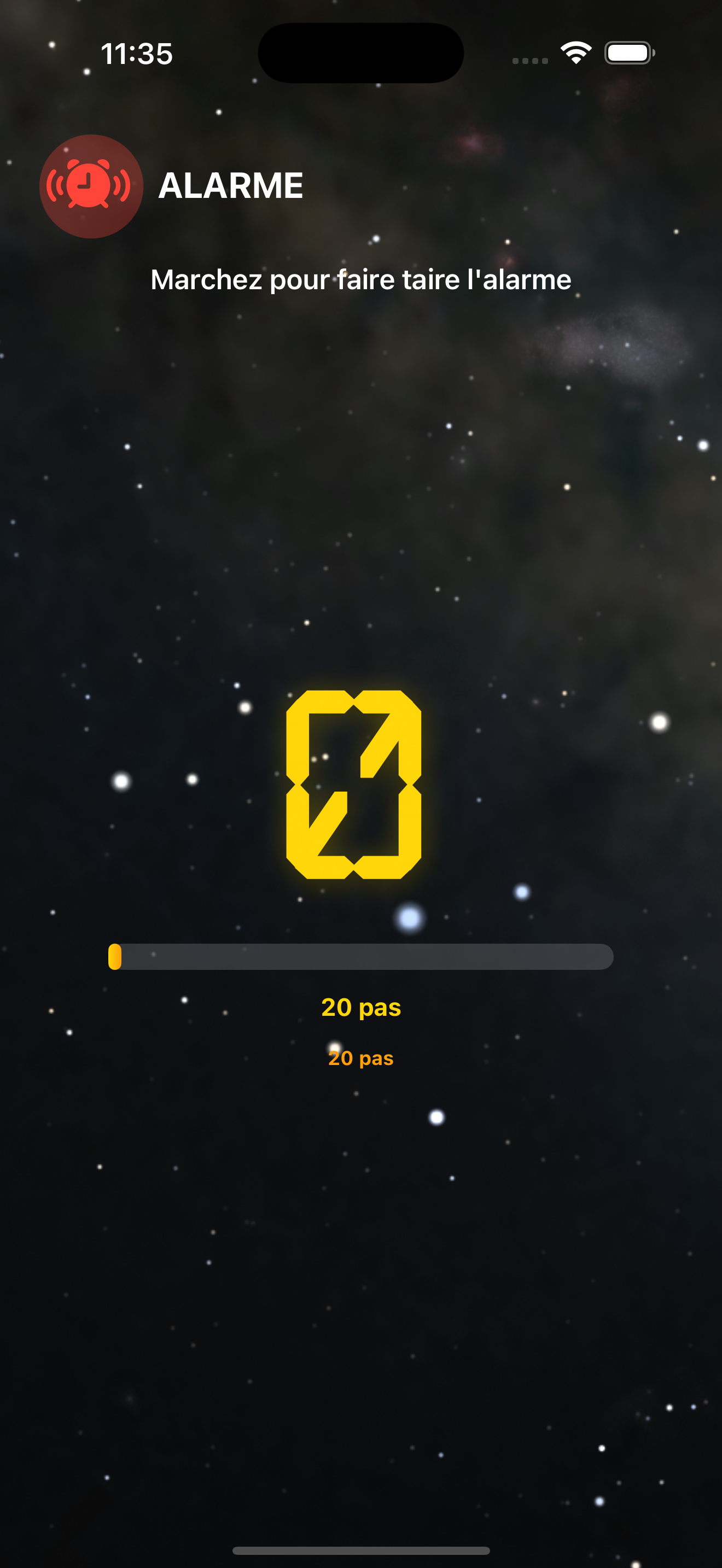Image resolution: width=722 pixels, height=1568 pixels.
Task: Select the bold '20 pas' goal label
Action: click(x=360, y=1008)
